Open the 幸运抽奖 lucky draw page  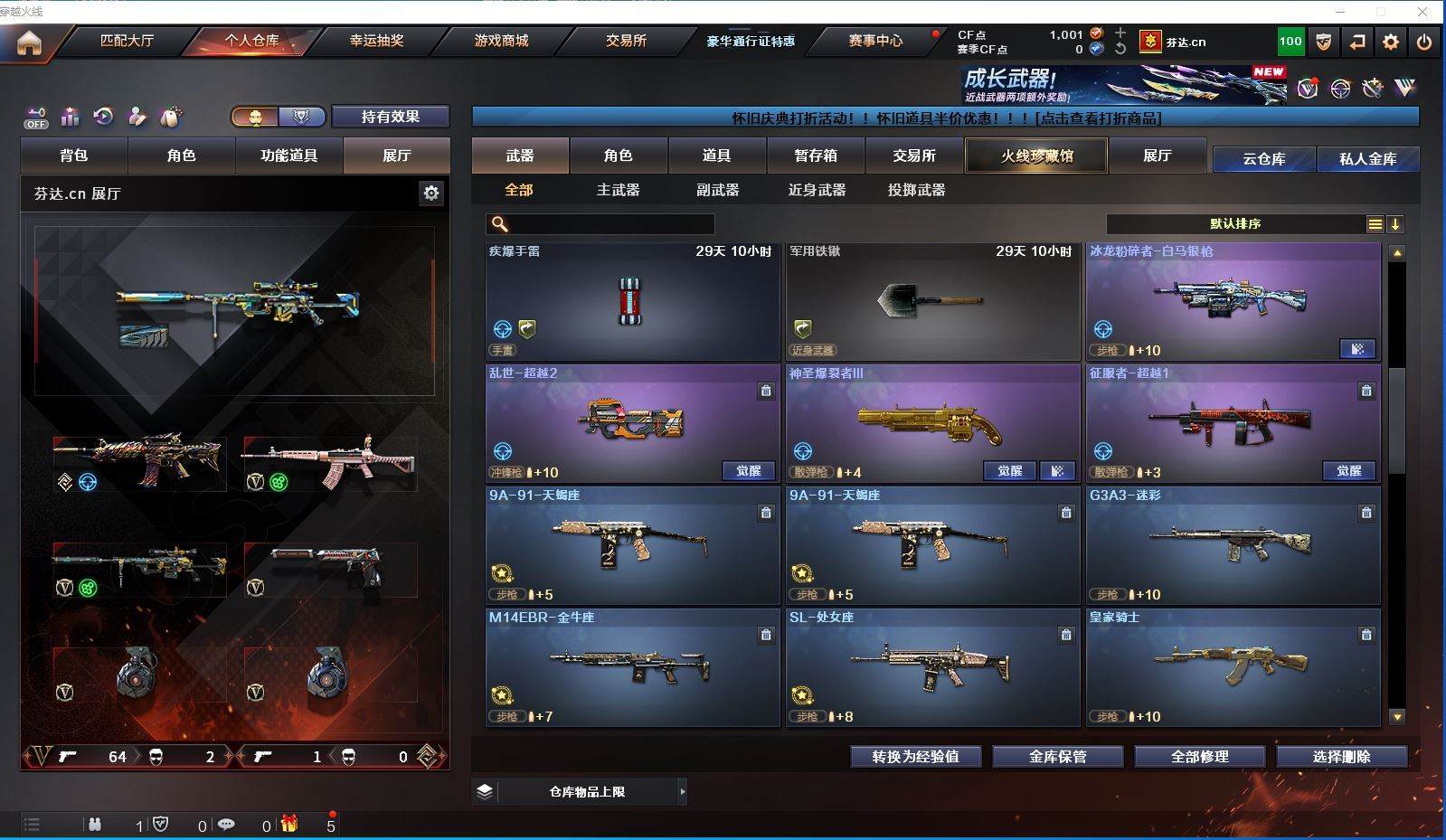[x=376, y=41]
